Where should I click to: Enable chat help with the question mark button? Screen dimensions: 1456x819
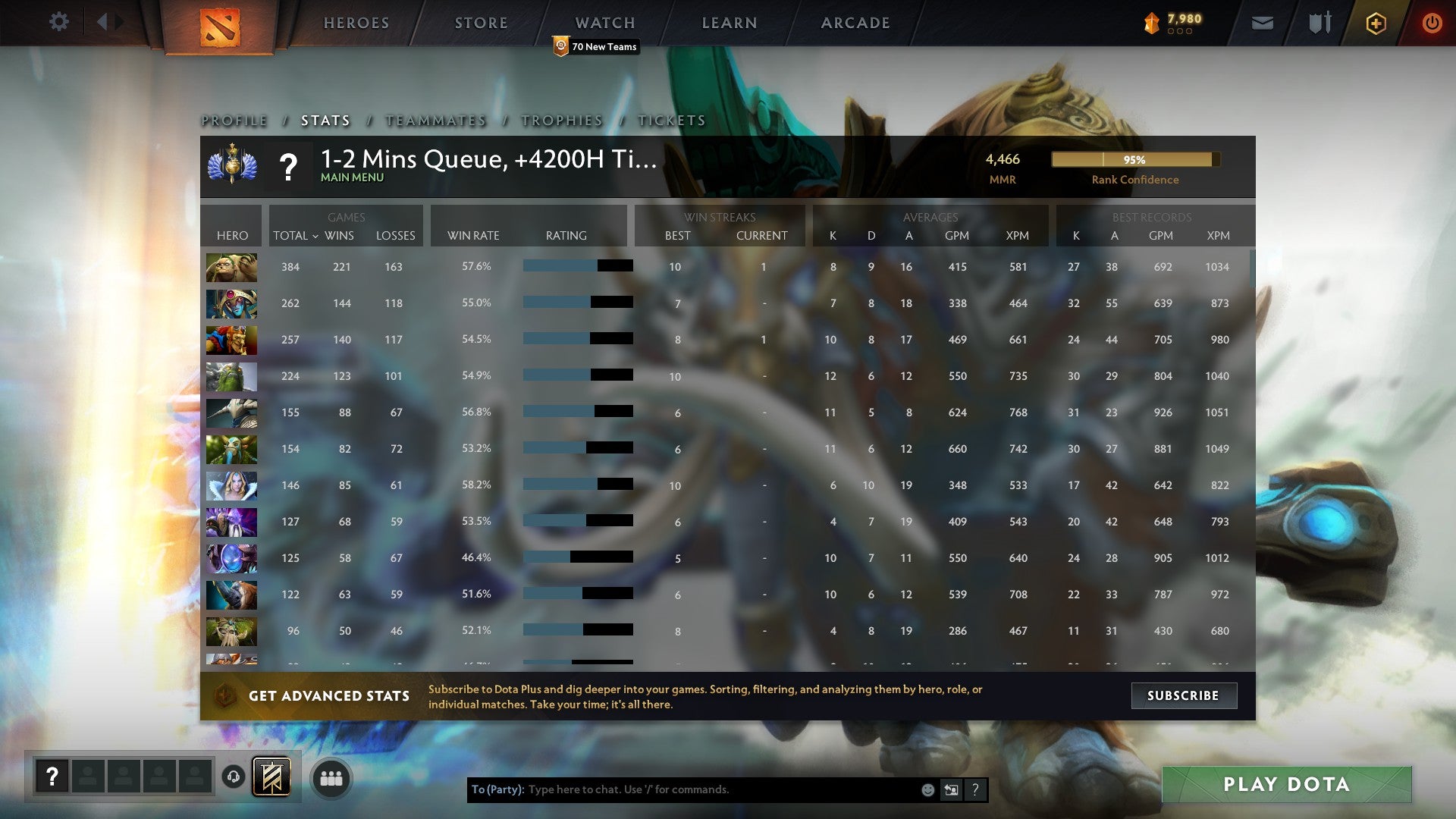tap(975, 789)
